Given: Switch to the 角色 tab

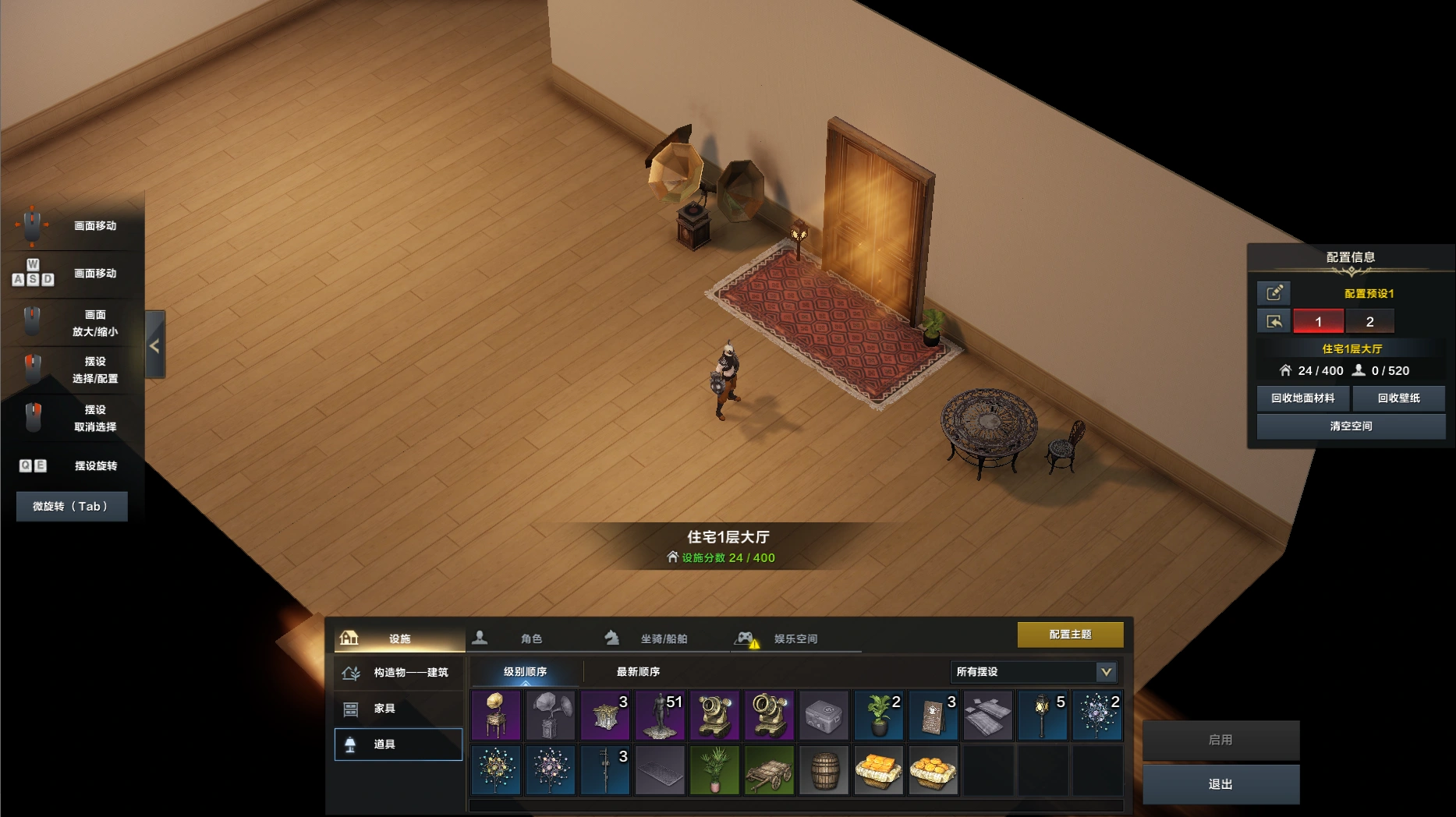Looking at the screenshot, I should (x=530, y=638).
